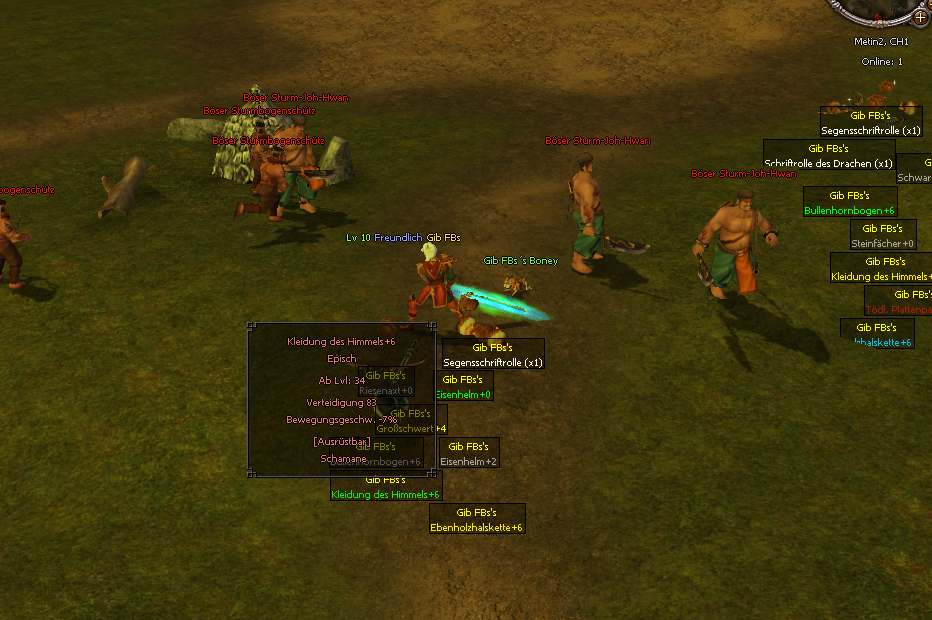Choose the Ebenholzhalskette+6 drop label
932x620 pixels.
(x=477, y=527)
